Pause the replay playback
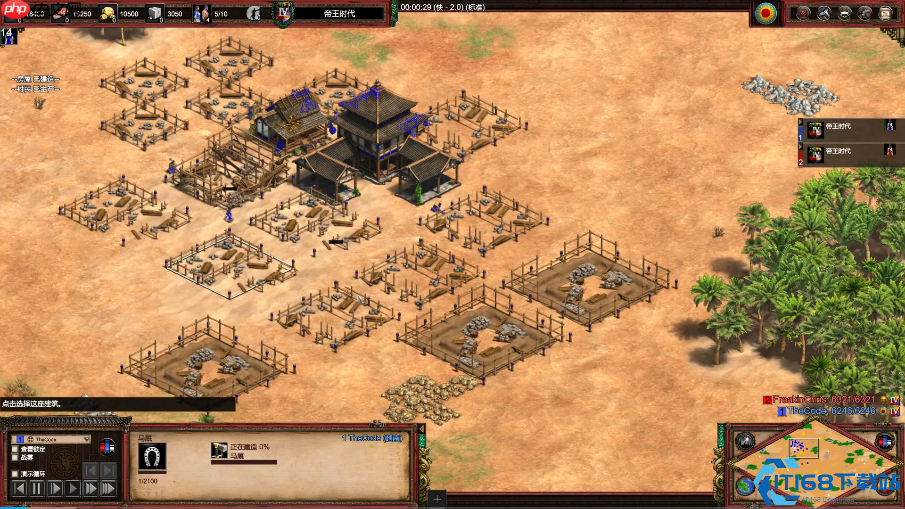The image size is (905, 509). [x=37, y=488]
